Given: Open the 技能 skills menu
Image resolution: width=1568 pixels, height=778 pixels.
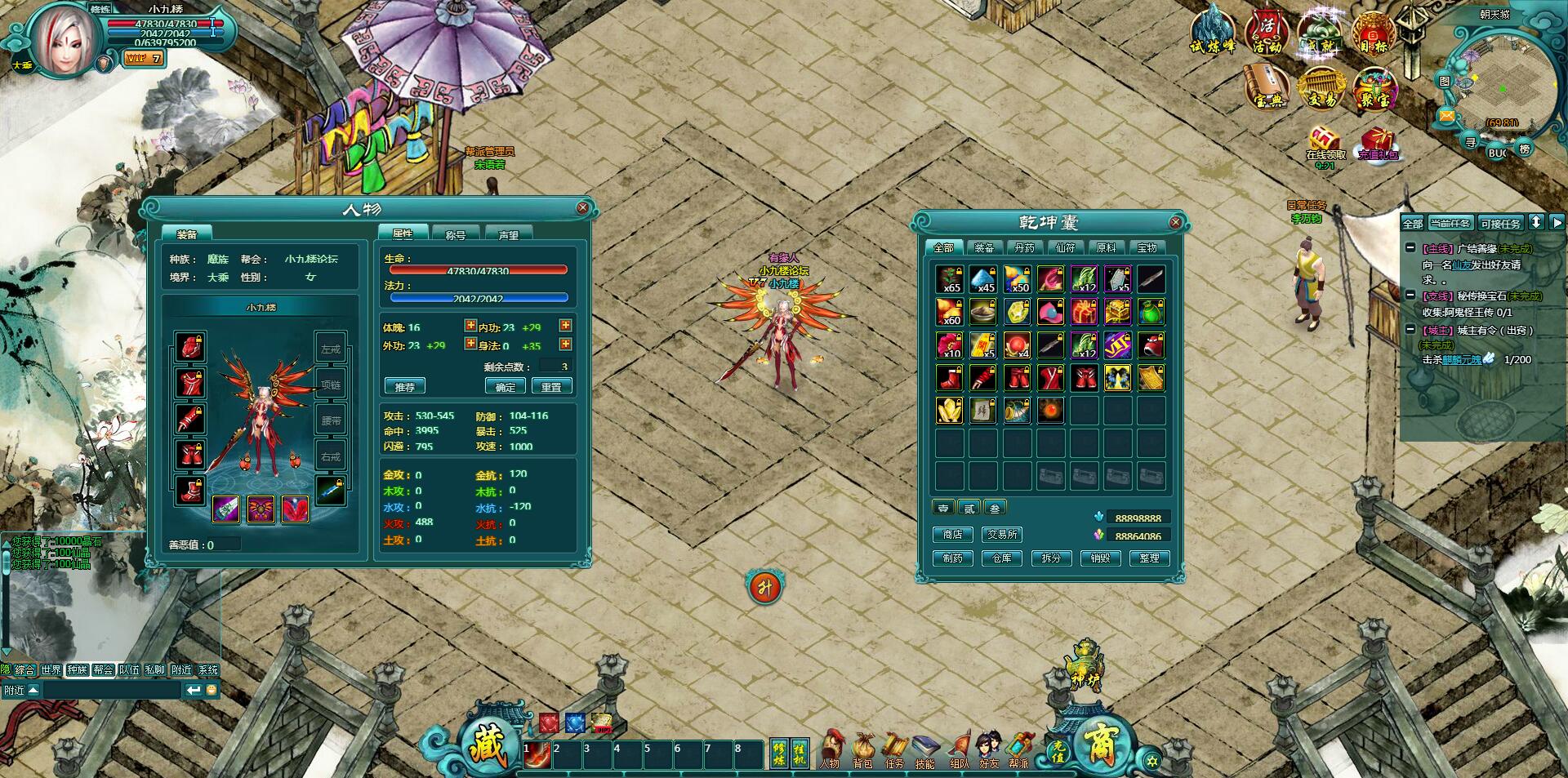Looking at the screenshot, I should (x=924, y=750).
